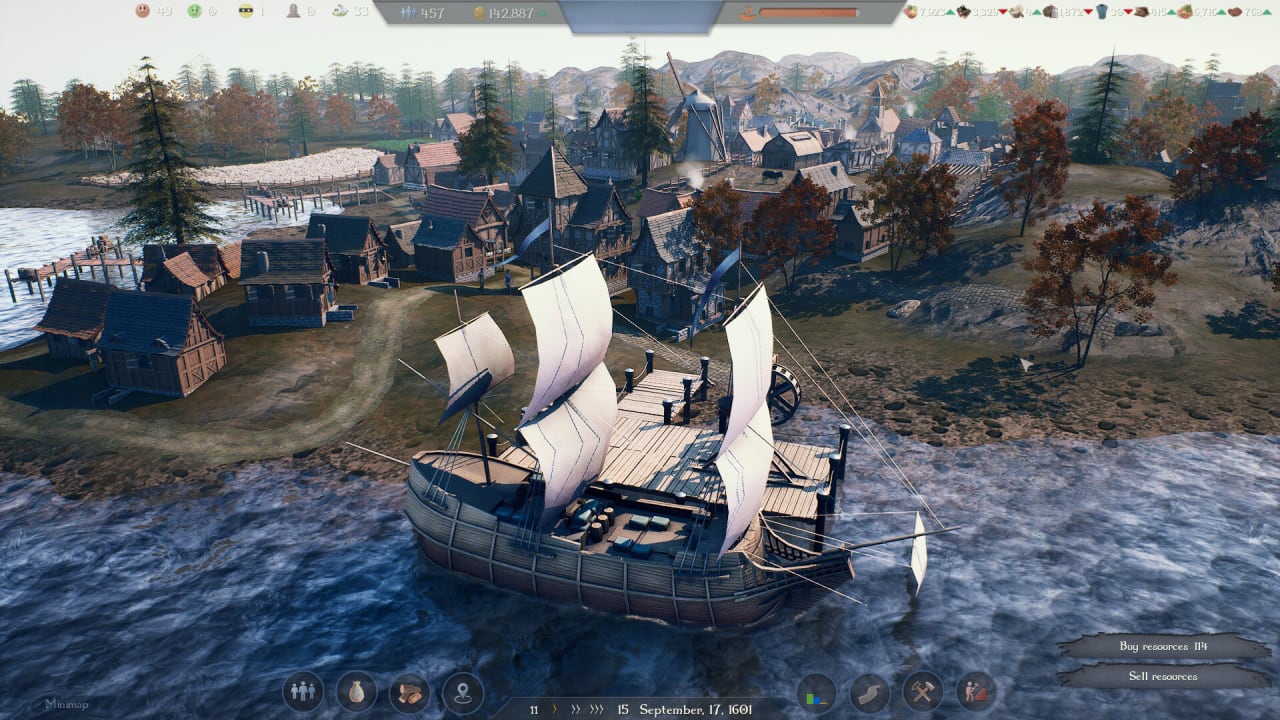The width and height of the screenshot is (1280, 720).
Task: Select the worker demolish icon
Action: pyautogui.click(x=975, y=692)
